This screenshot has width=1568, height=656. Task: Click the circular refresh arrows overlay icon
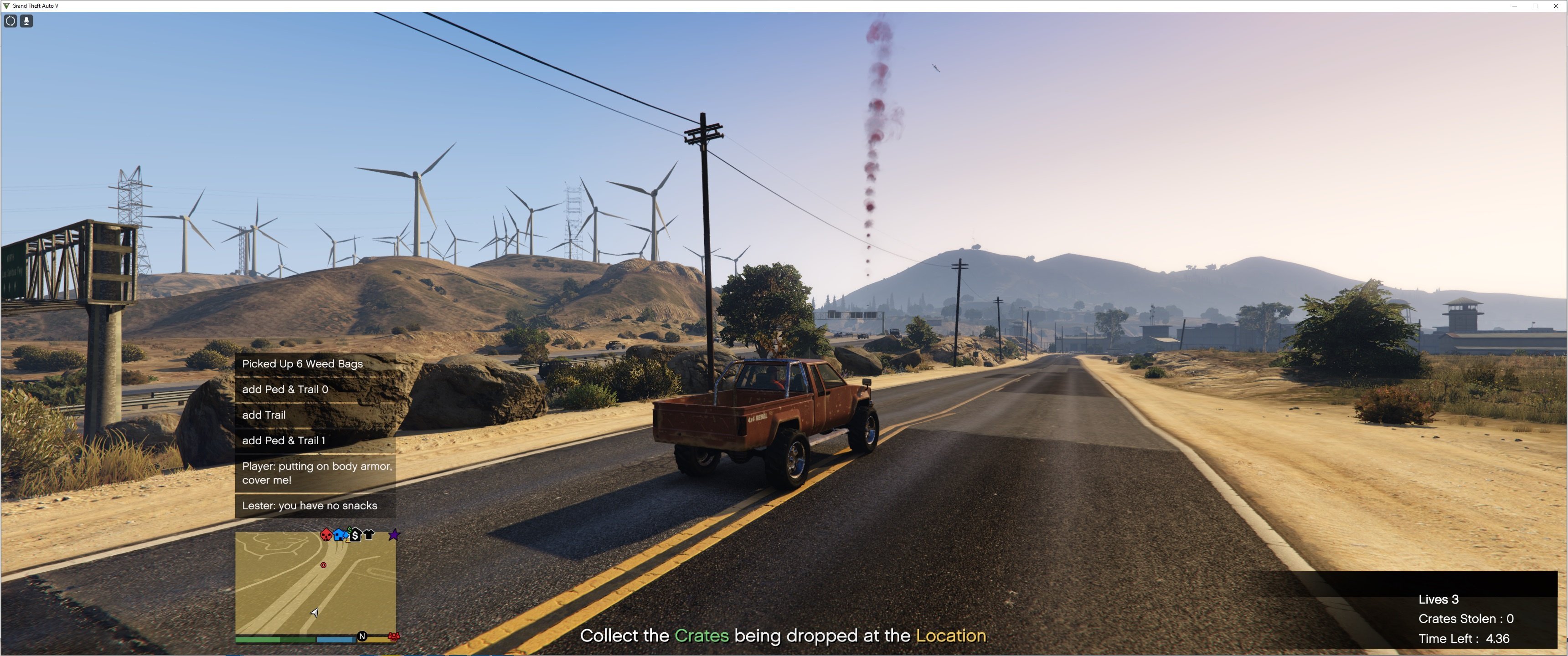[x=10, y=21]
